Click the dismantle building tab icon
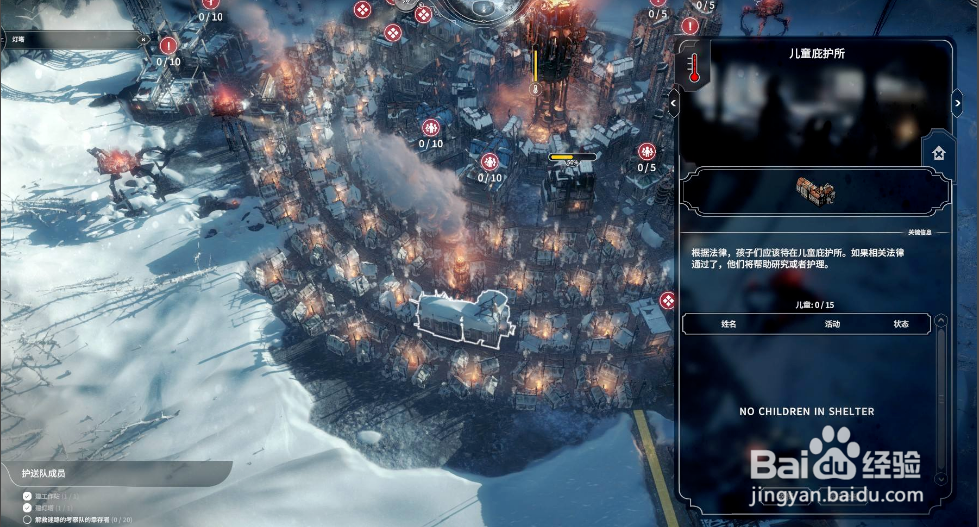The width and height of the screenshot is (979, 527). click(938, 154)
